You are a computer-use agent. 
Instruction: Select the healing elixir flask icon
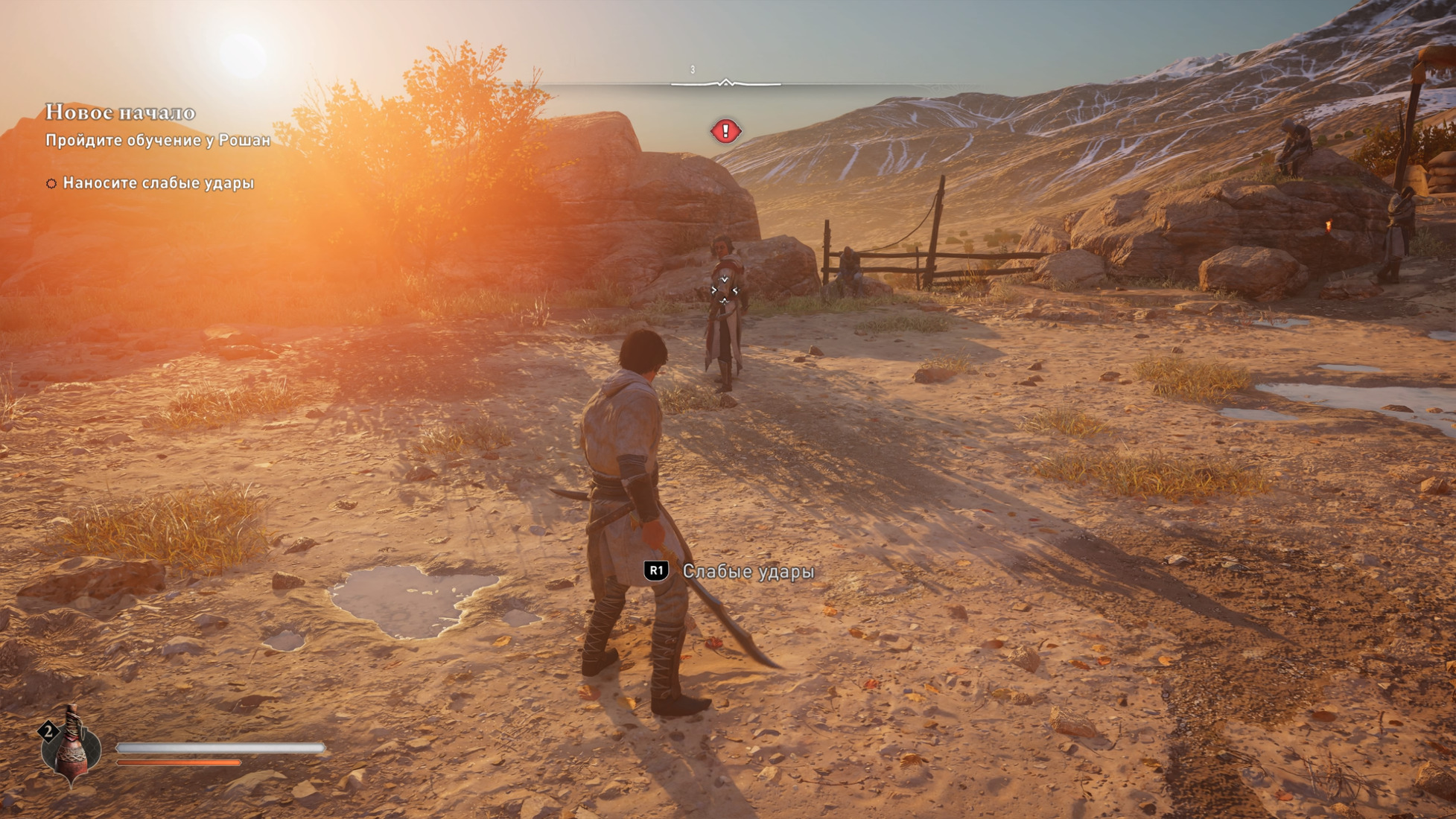click(71, 745)
